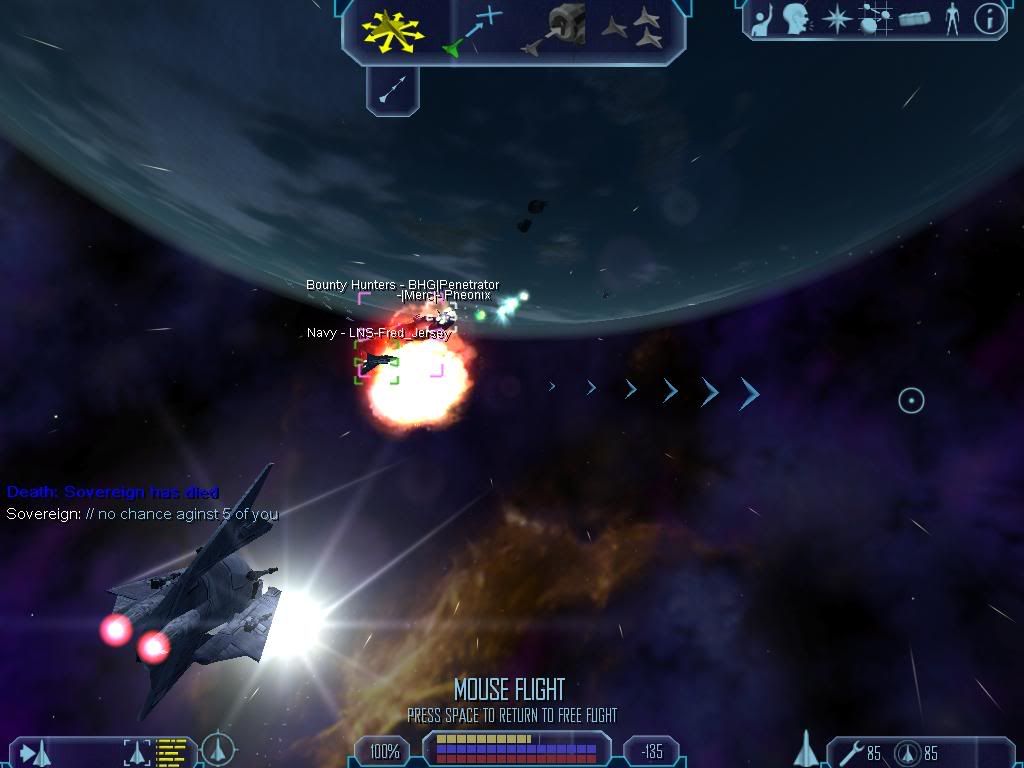Open the waving person icon
This screenshot has width=1024, height=768.
pos(763,19)
